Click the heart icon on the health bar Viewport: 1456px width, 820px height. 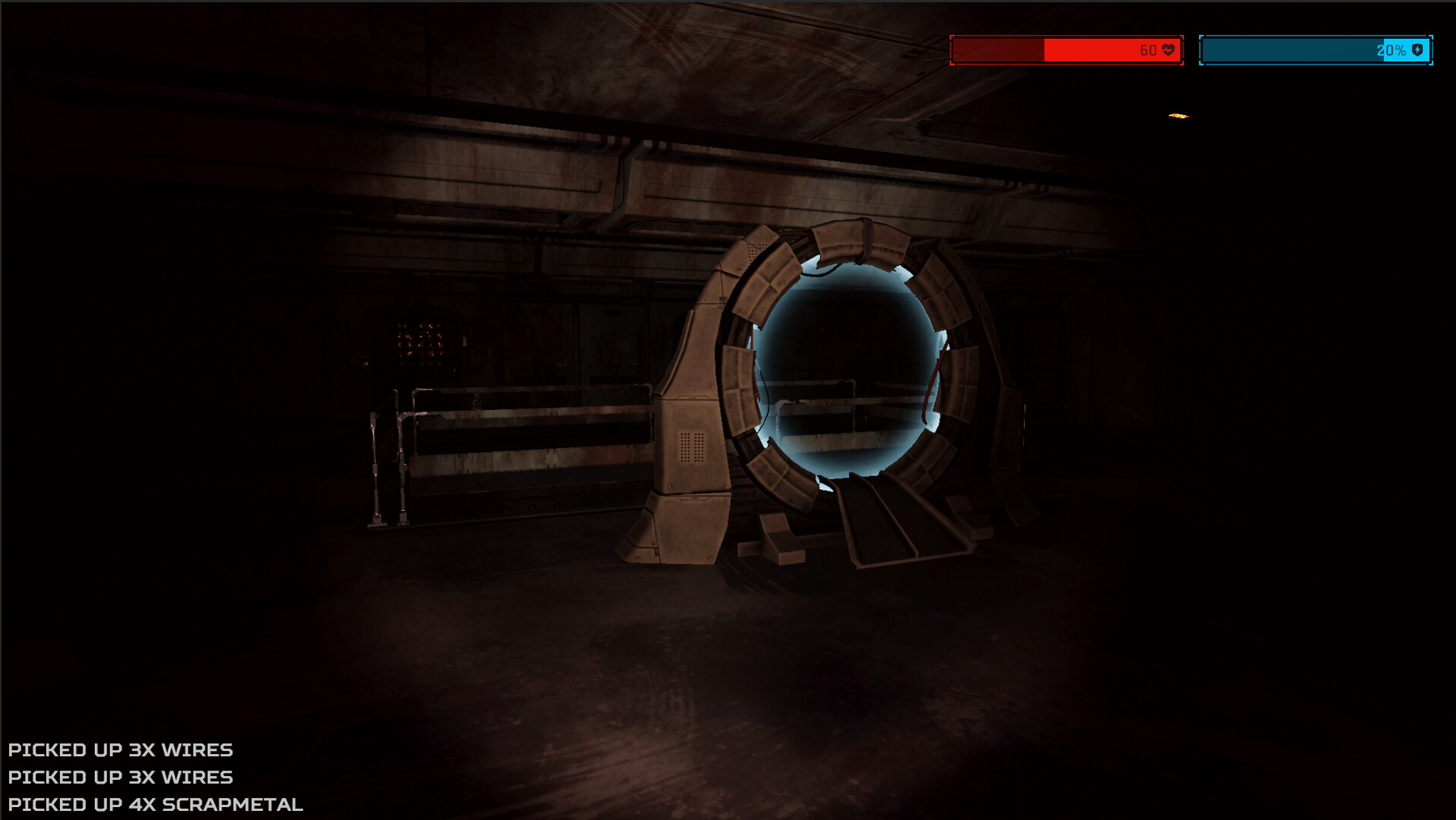click(1168, 50)
